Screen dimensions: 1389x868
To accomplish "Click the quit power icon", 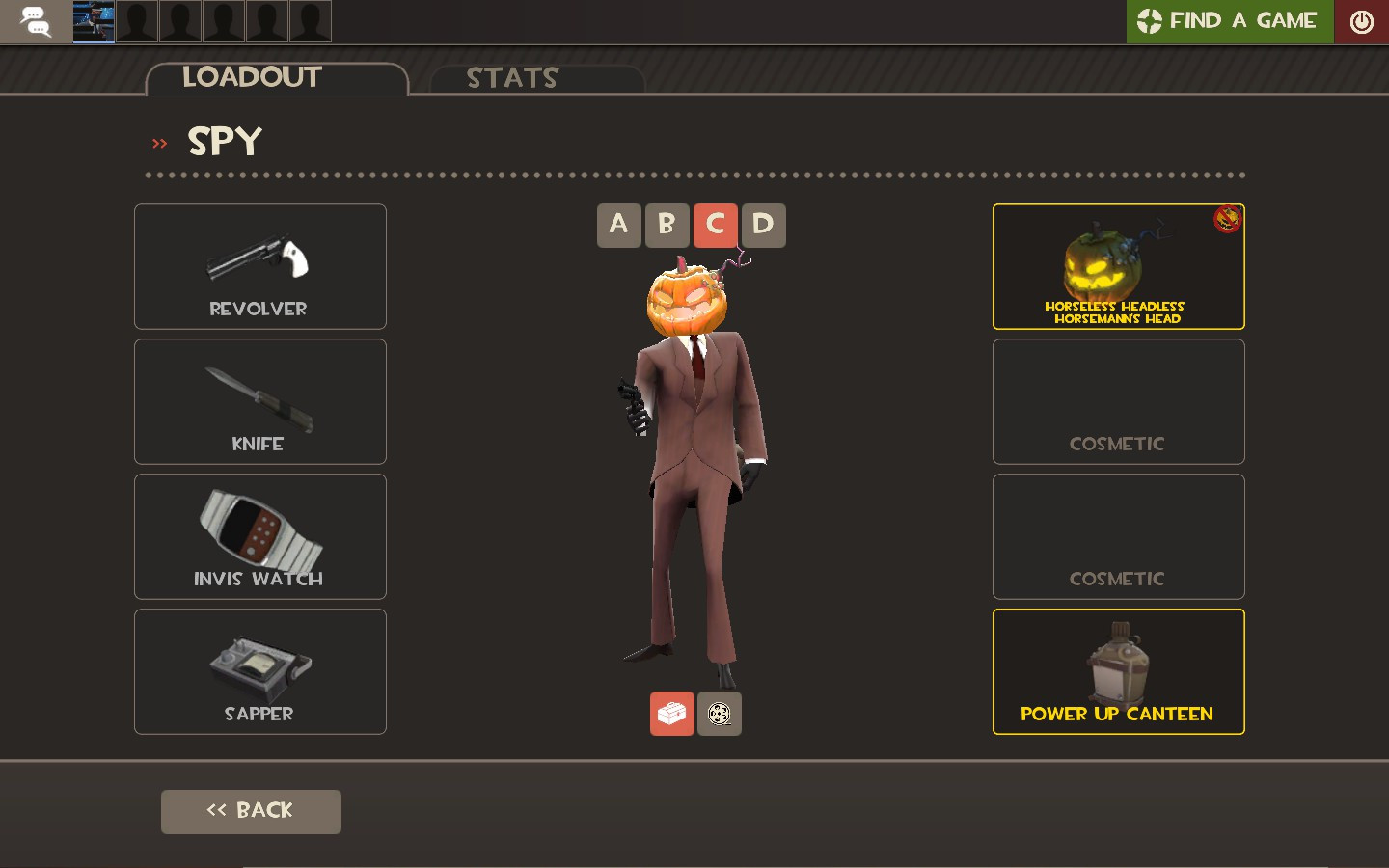I will (x=1360, y=20).
